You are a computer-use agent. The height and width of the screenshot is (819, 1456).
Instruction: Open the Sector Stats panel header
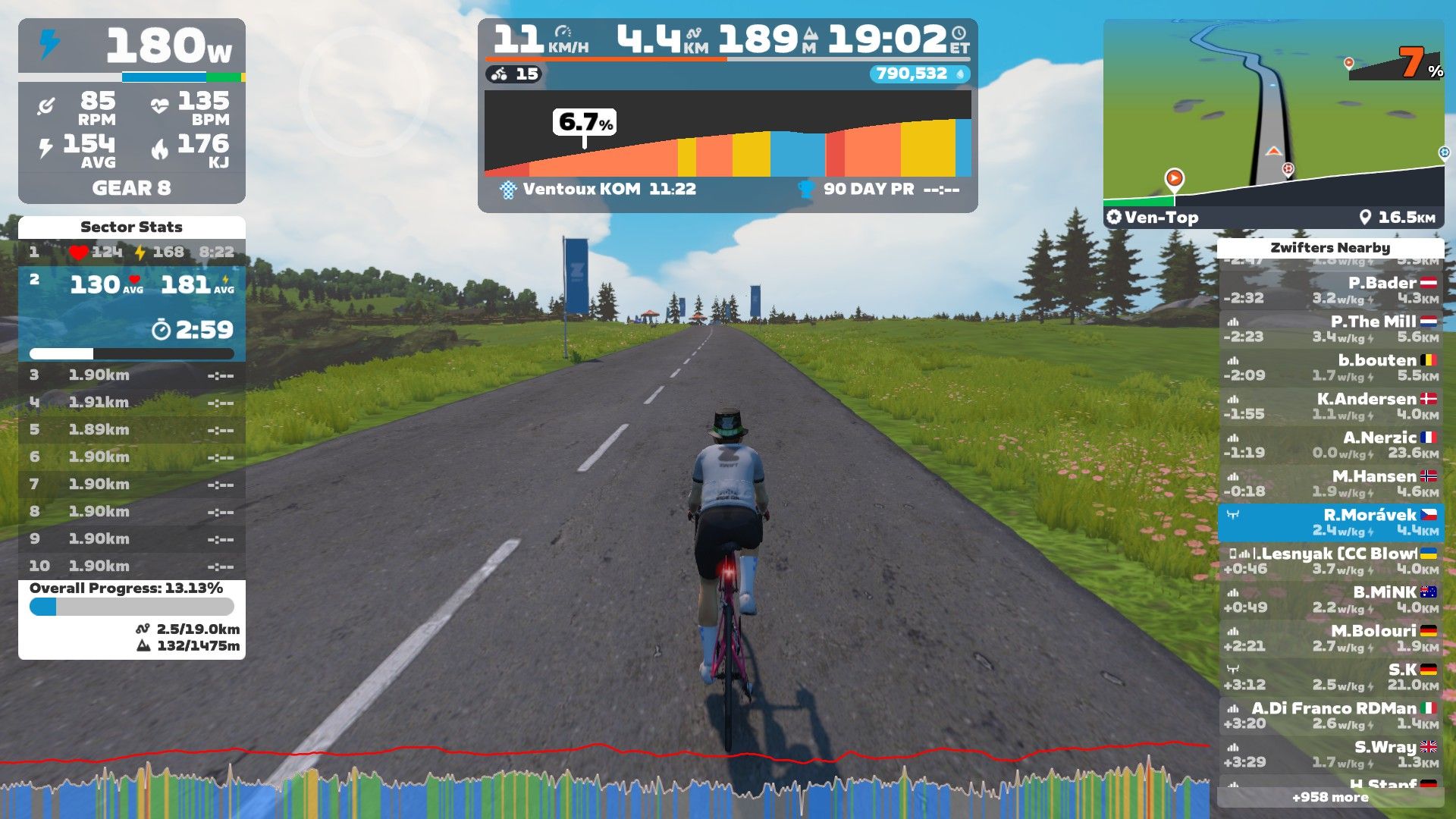(131, 227)
